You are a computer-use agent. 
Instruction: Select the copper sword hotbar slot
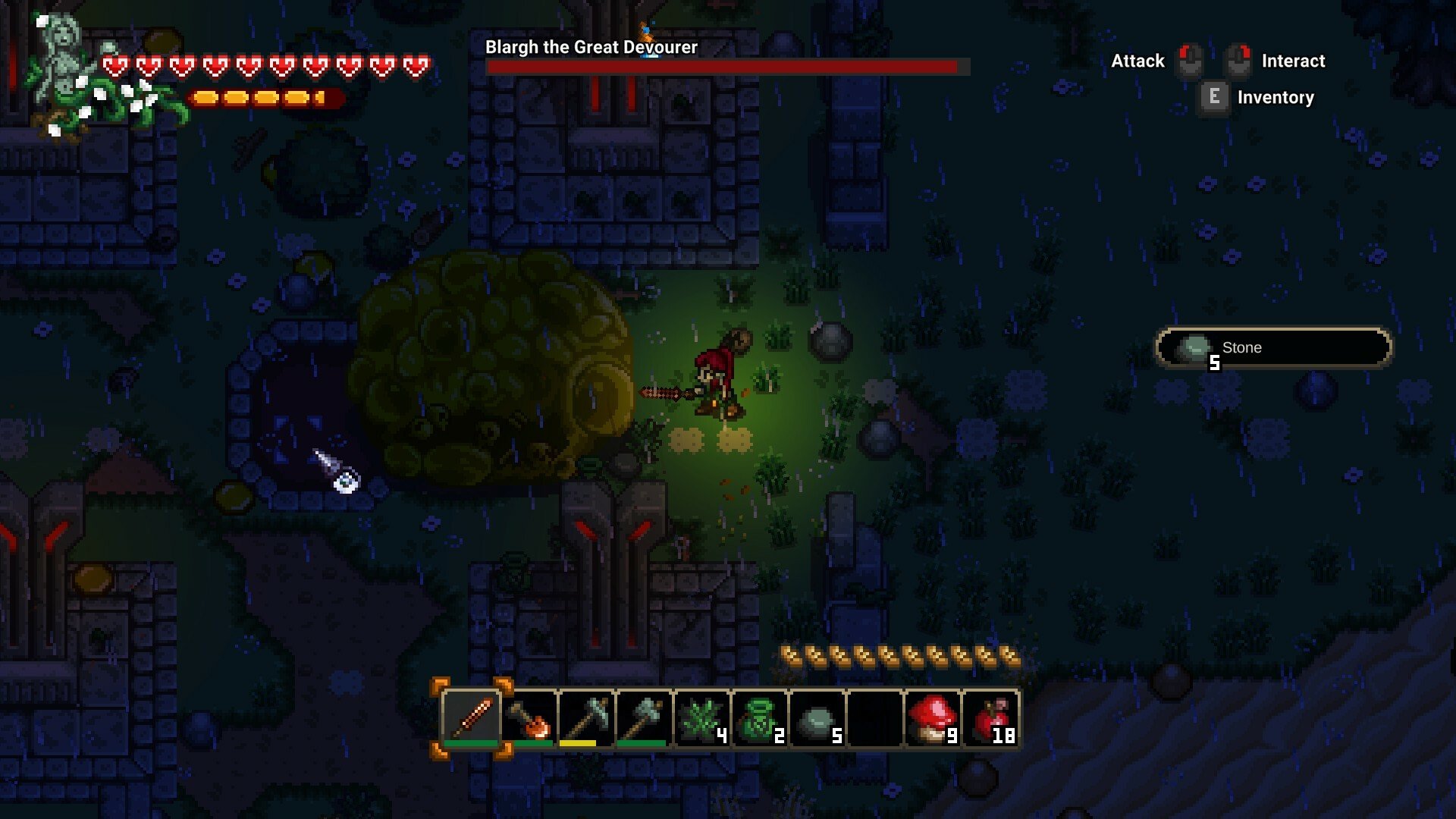[x=471, y=717]
